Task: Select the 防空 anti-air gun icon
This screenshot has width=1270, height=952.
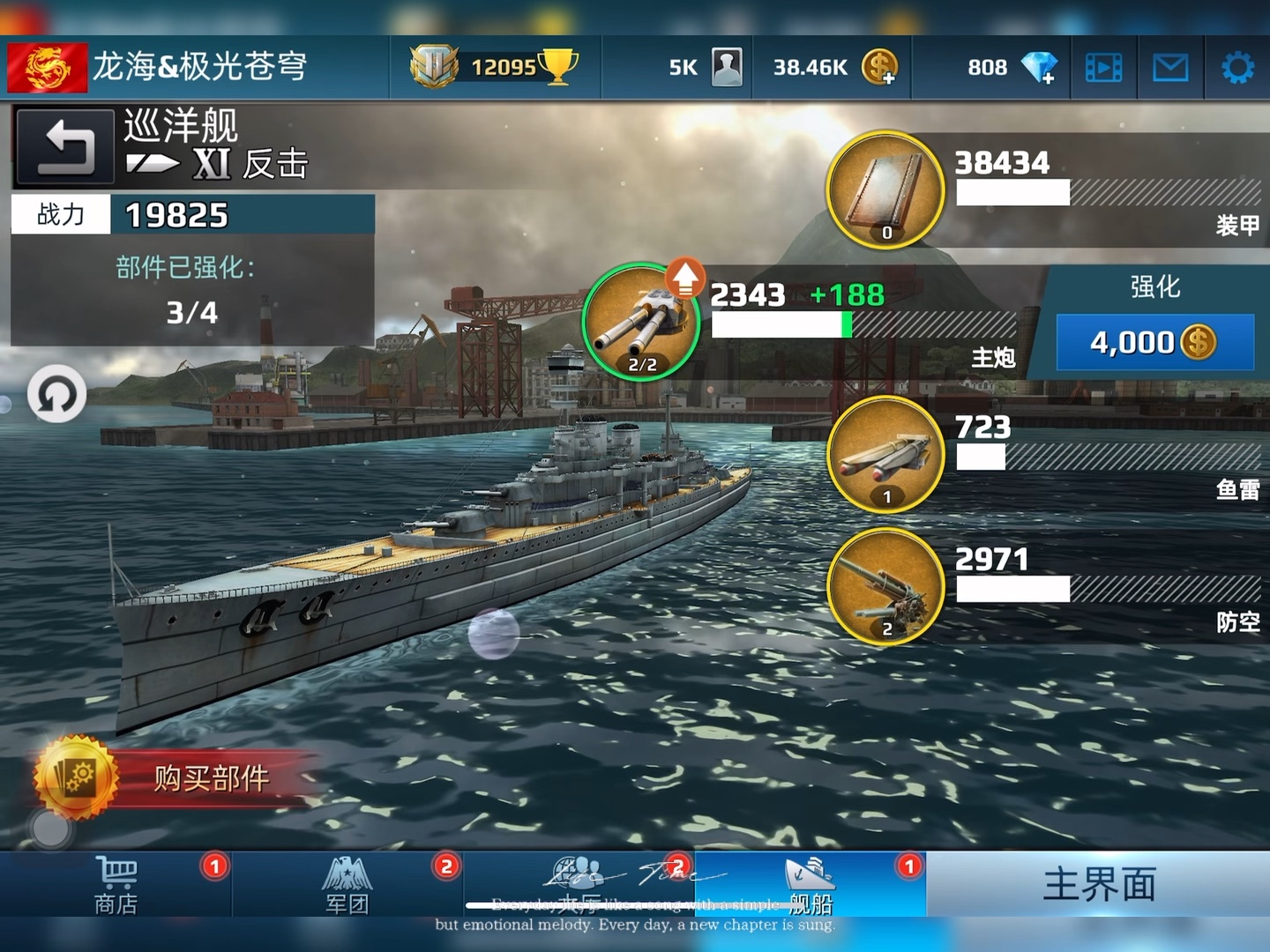Action: point(885,586)
